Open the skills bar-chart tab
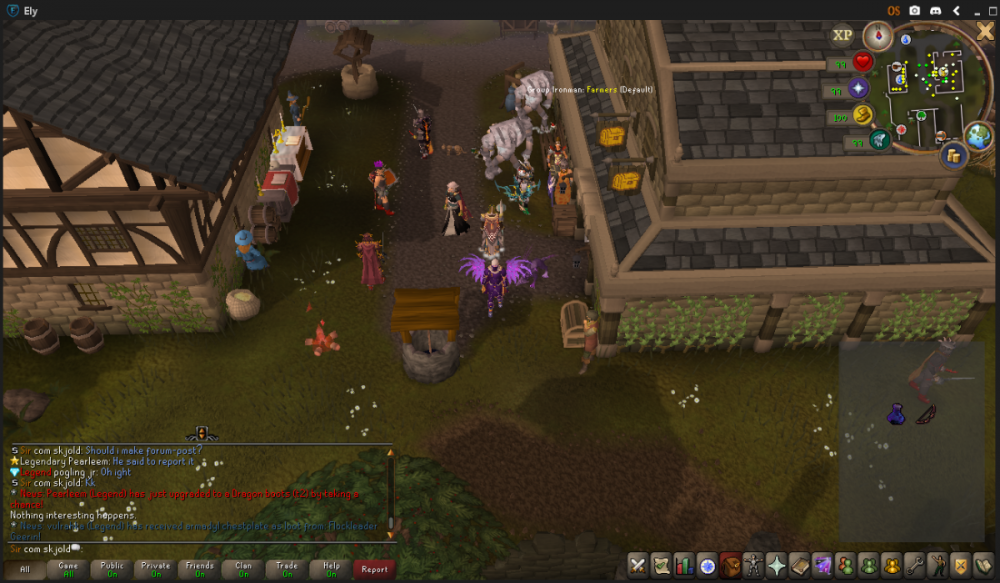 [x=684, y=565]
